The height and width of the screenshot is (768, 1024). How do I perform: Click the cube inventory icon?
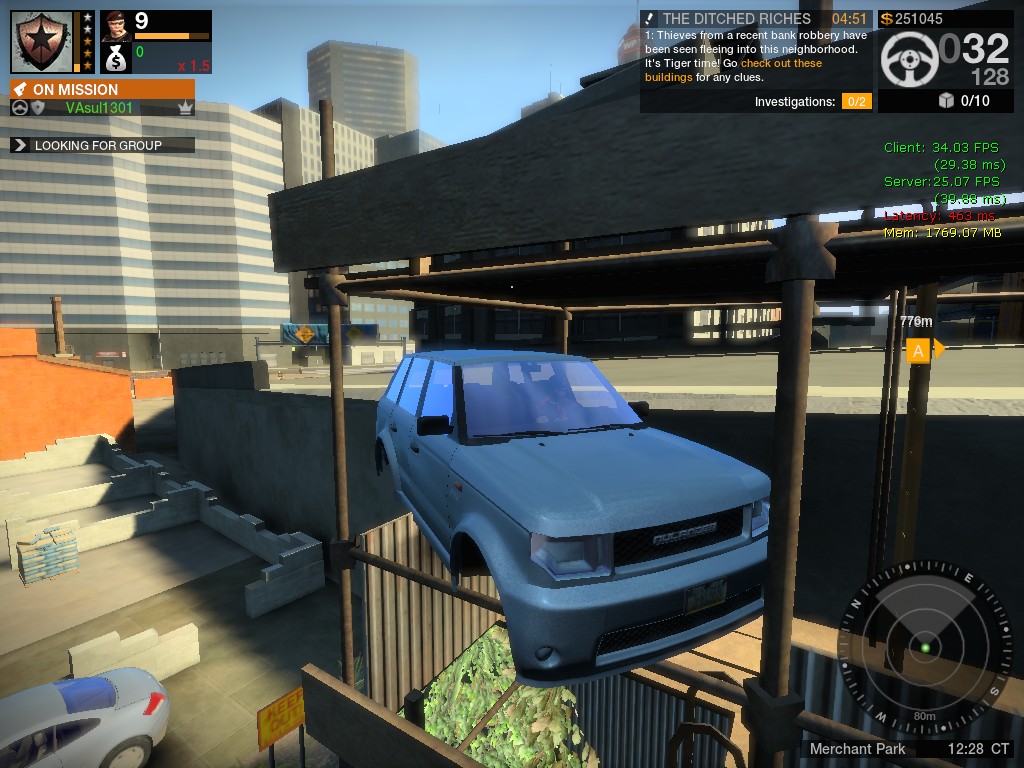click(x=946, y=100)
